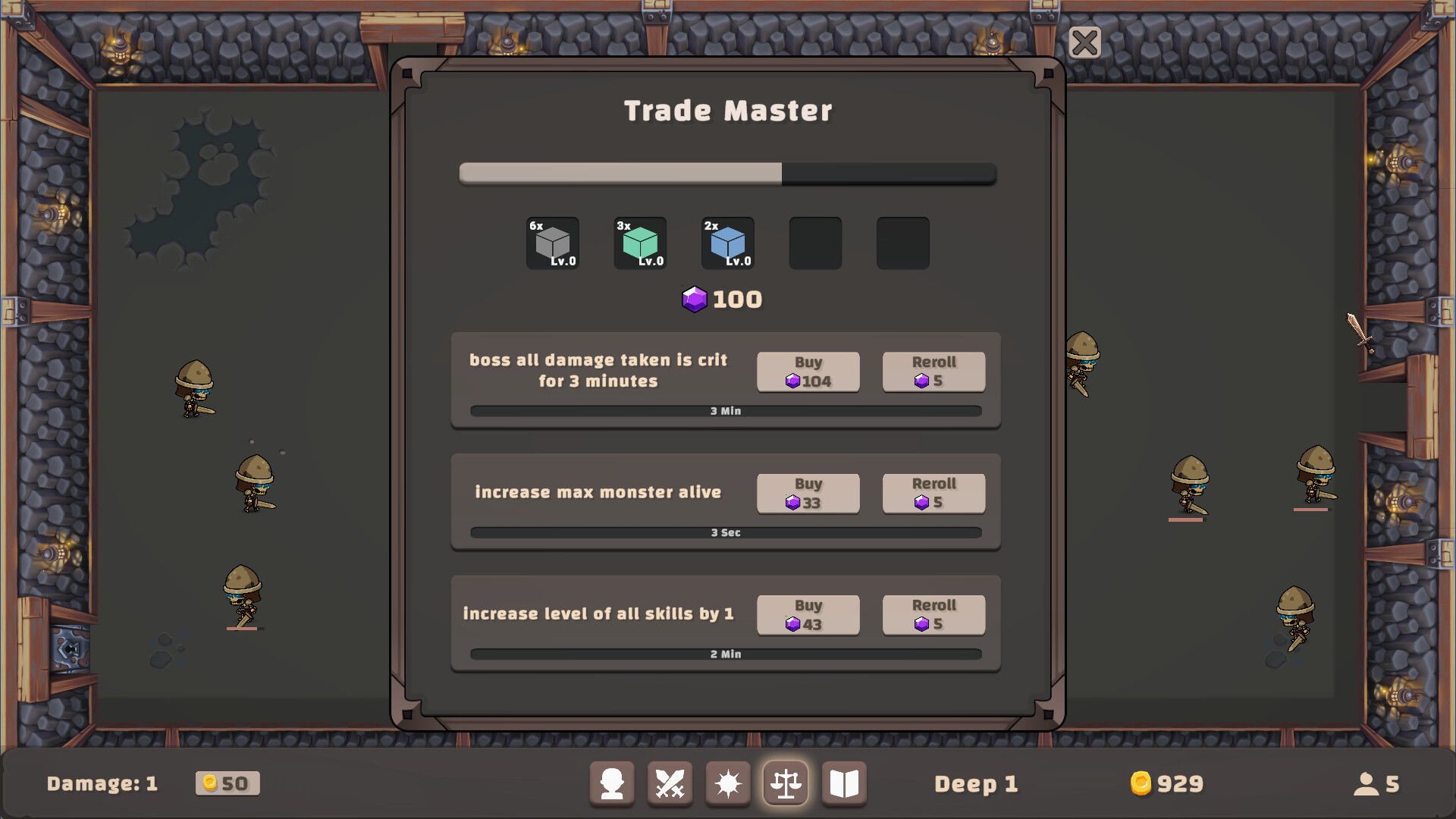Screen dimensions: 1456x819
Task: Select the fourth empty cube slot
Action: [x=815, y=243]
